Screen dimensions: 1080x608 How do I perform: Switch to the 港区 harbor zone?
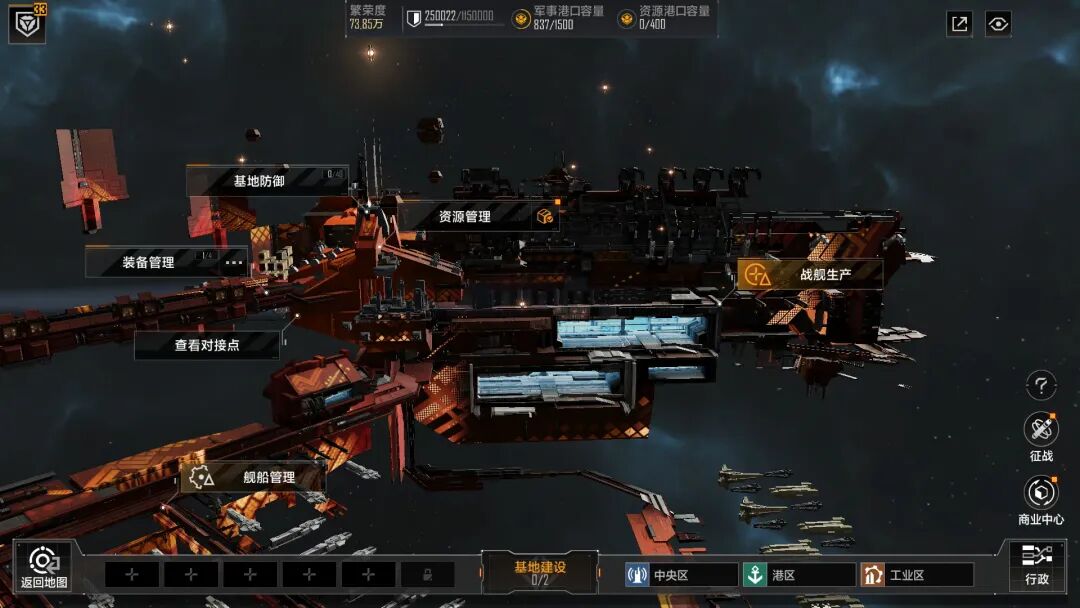coord(798,575)
